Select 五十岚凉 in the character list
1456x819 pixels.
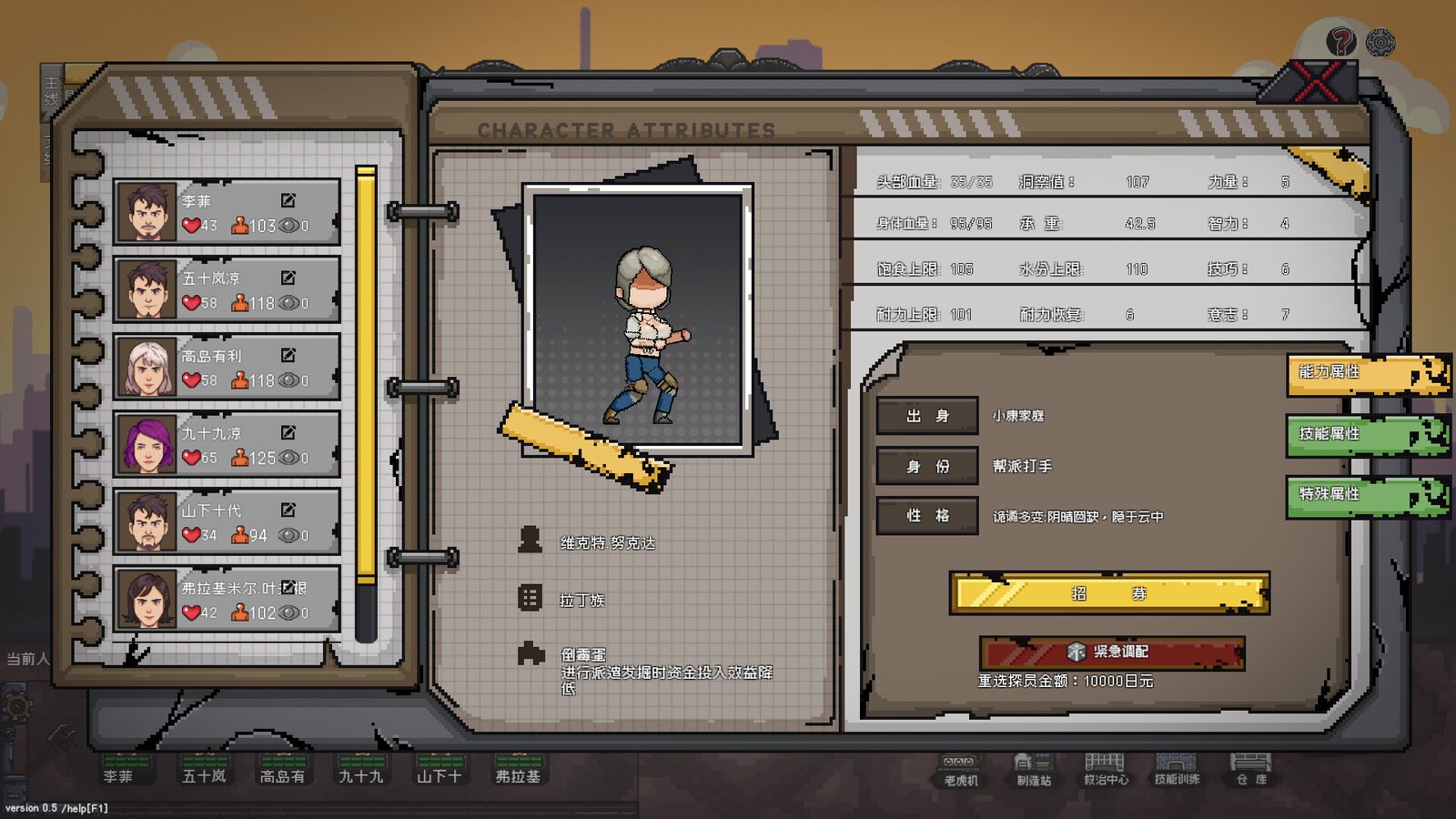pyautogui.click(x=227, y=290)
